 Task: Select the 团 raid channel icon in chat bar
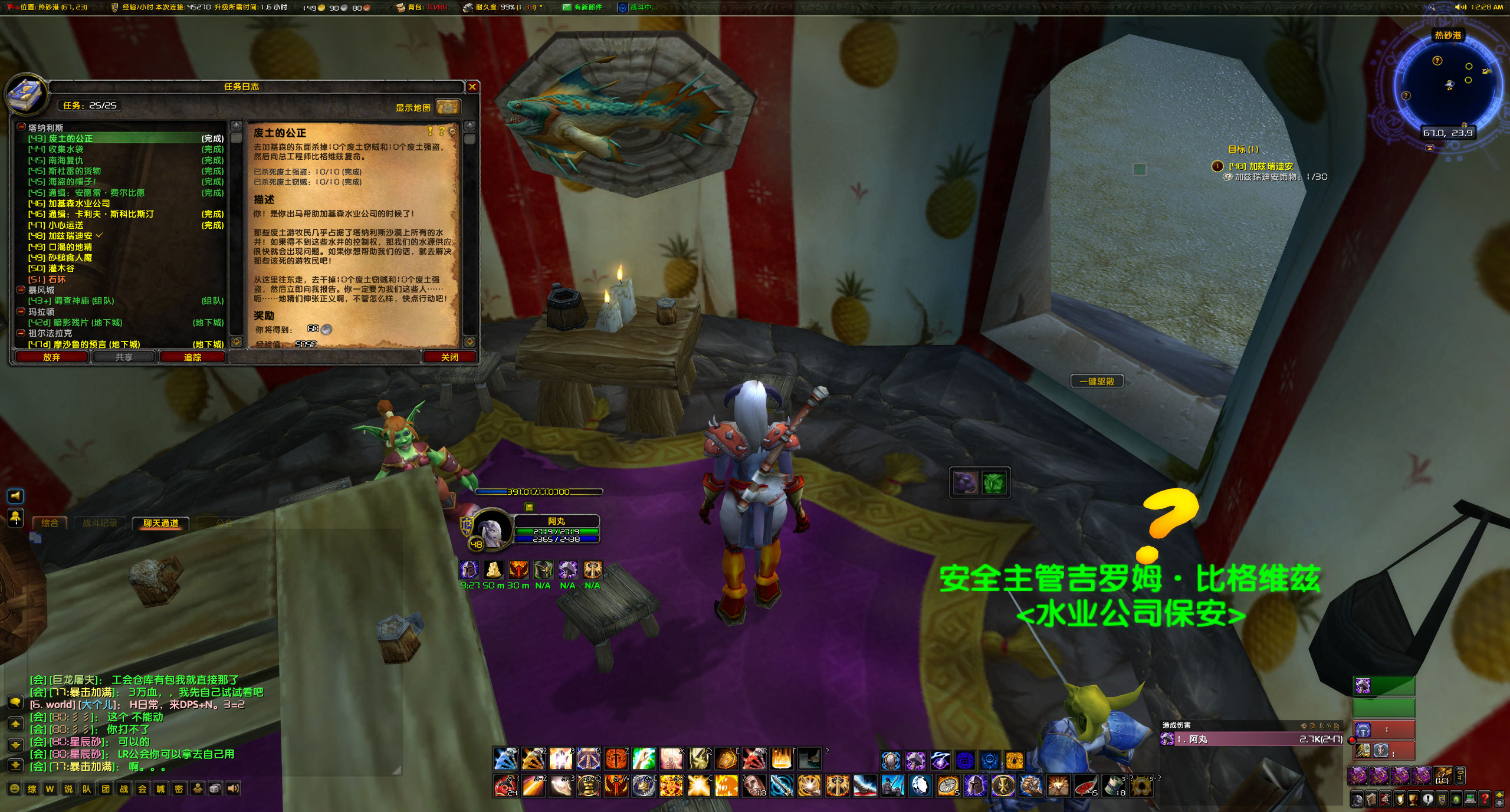point(104,788)
